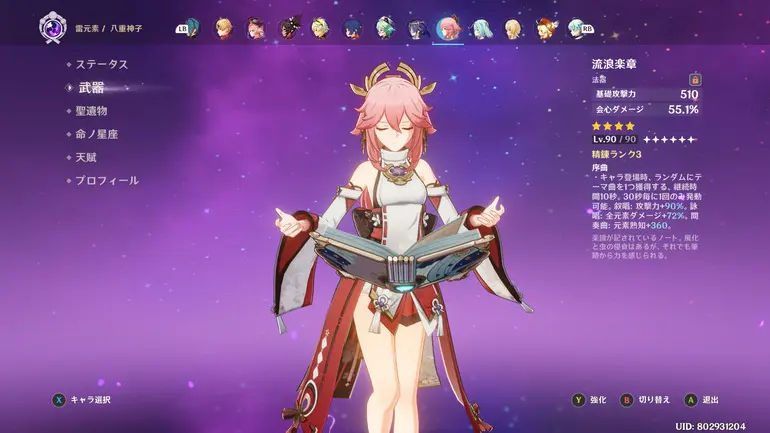This screenshot has width=770, height=433.
Task: Select the highlighted pink-haired Yae Miko portrait
Action: coord(448,28)
